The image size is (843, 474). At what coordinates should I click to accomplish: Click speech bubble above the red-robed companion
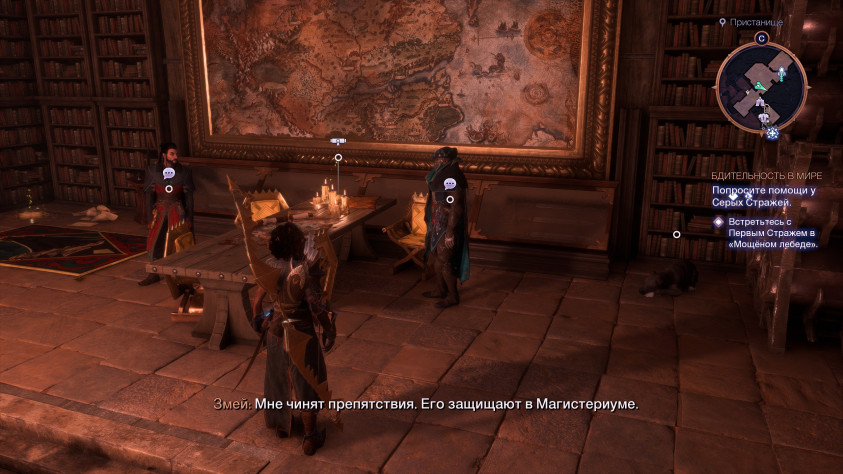[168, 173]
